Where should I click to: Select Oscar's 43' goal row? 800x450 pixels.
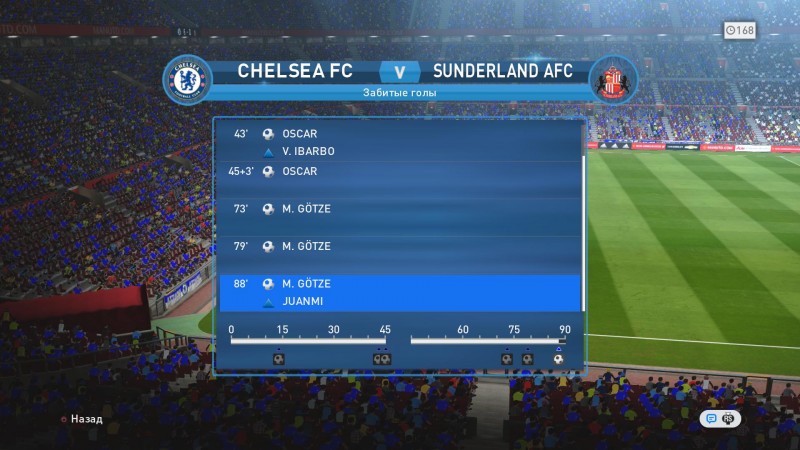click(x=399, y=134)
